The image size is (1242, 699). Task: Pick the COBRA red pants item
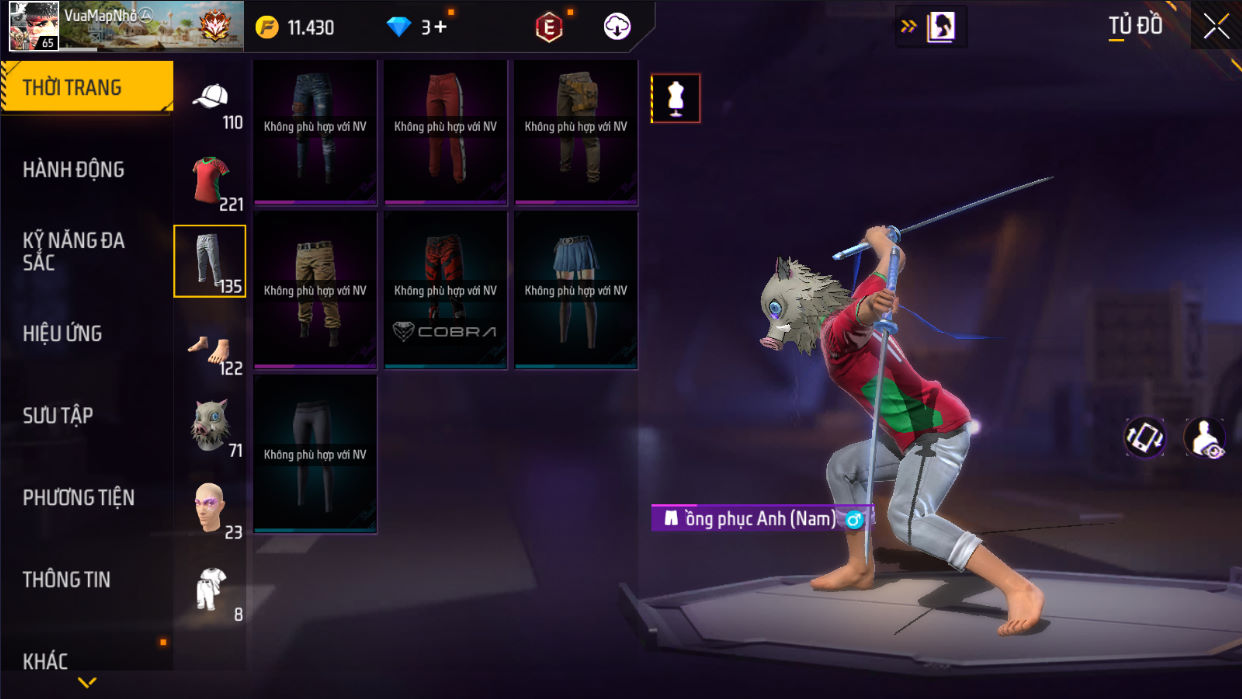tap(445, 290)
